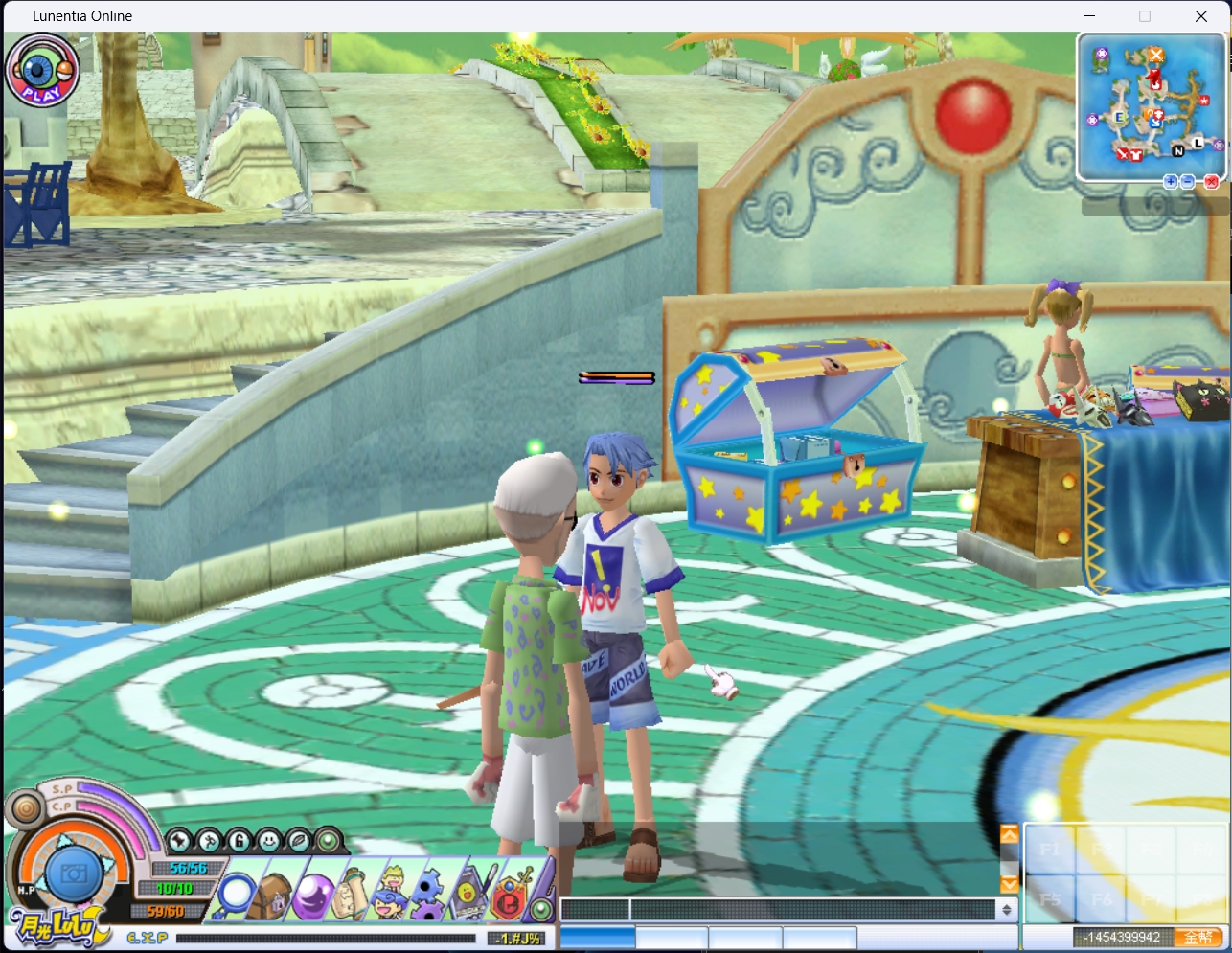
Task: Click the eyeball PLAY button
Action: pyautogui.click(x=41, y=69)
